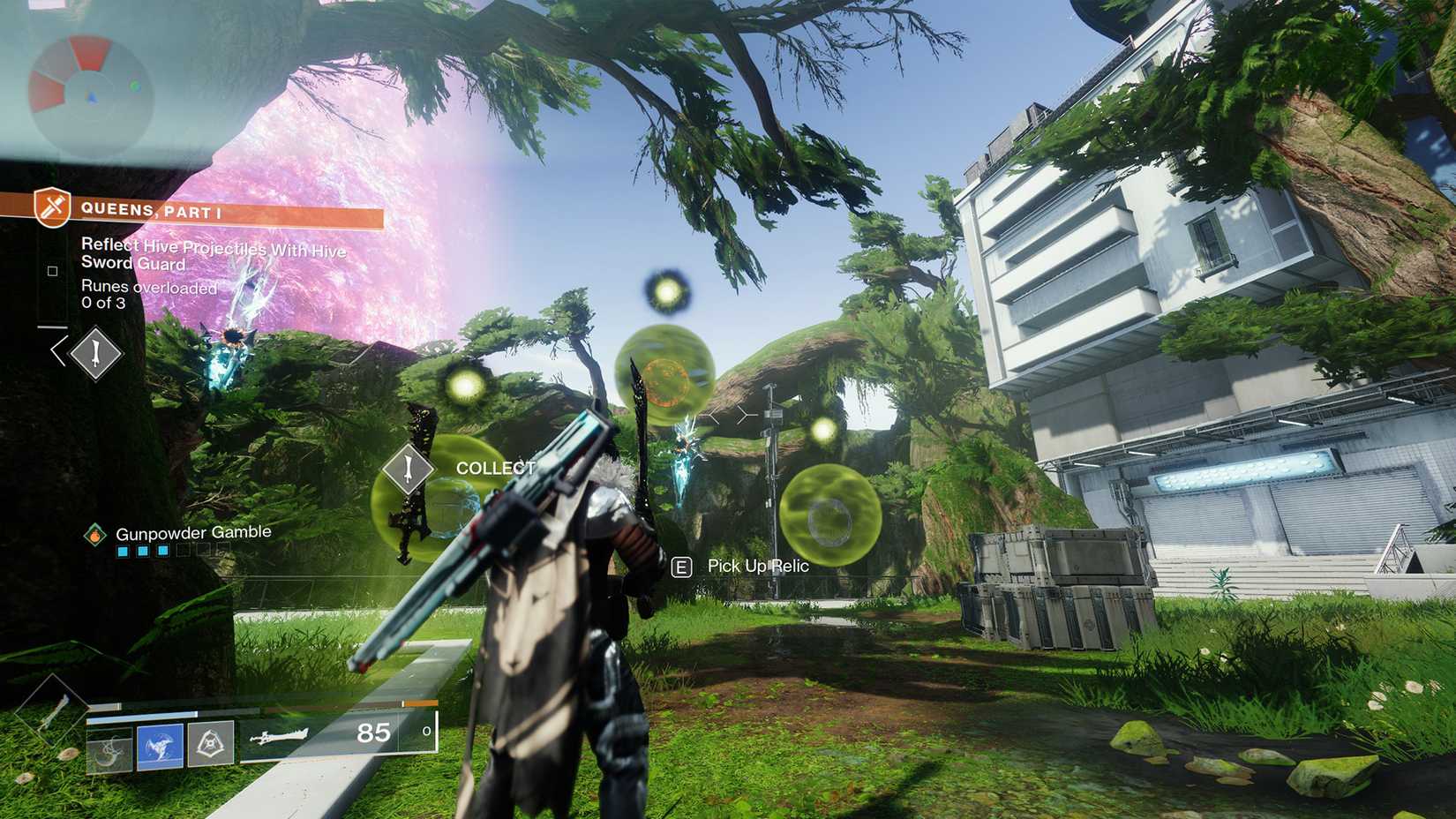The width and height of the screenshot is (1456, 819).
Task: Click the glowing Strand grenade ability icon
Action: click(159, 743)
